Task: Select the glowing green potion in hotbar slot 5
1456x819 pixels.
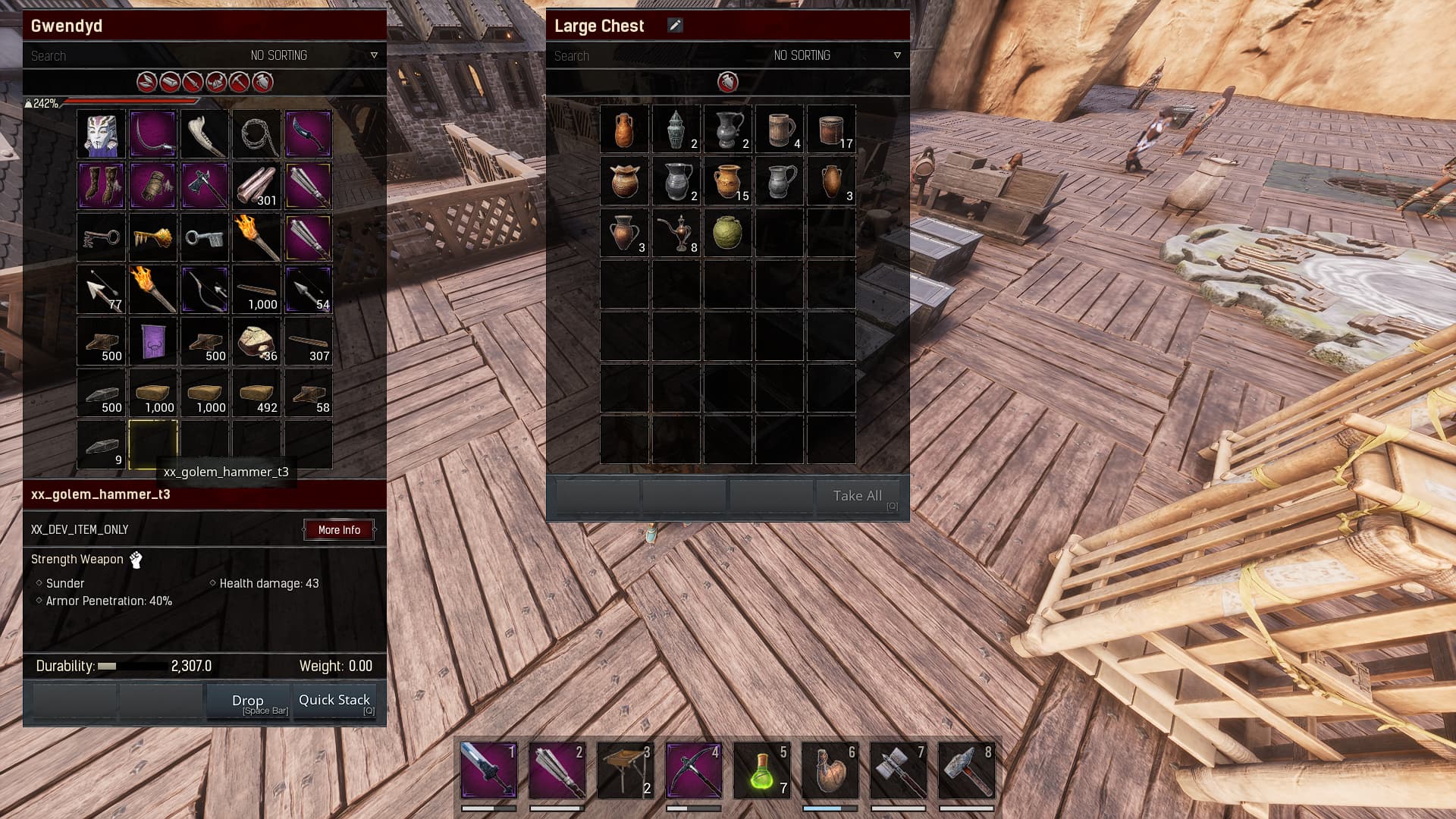Action: [761, 770]
